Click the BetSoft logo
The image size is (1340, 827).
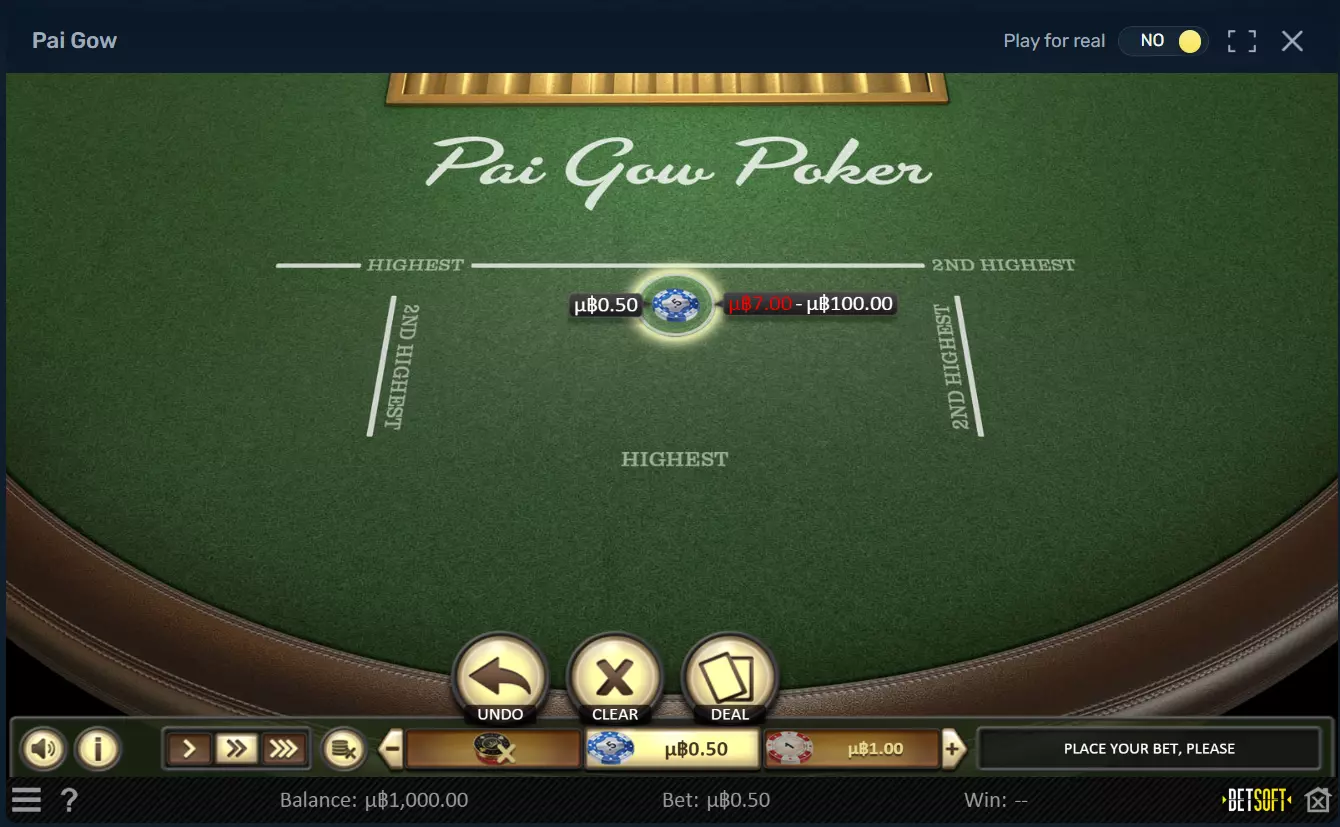(x=1253, y=799)
